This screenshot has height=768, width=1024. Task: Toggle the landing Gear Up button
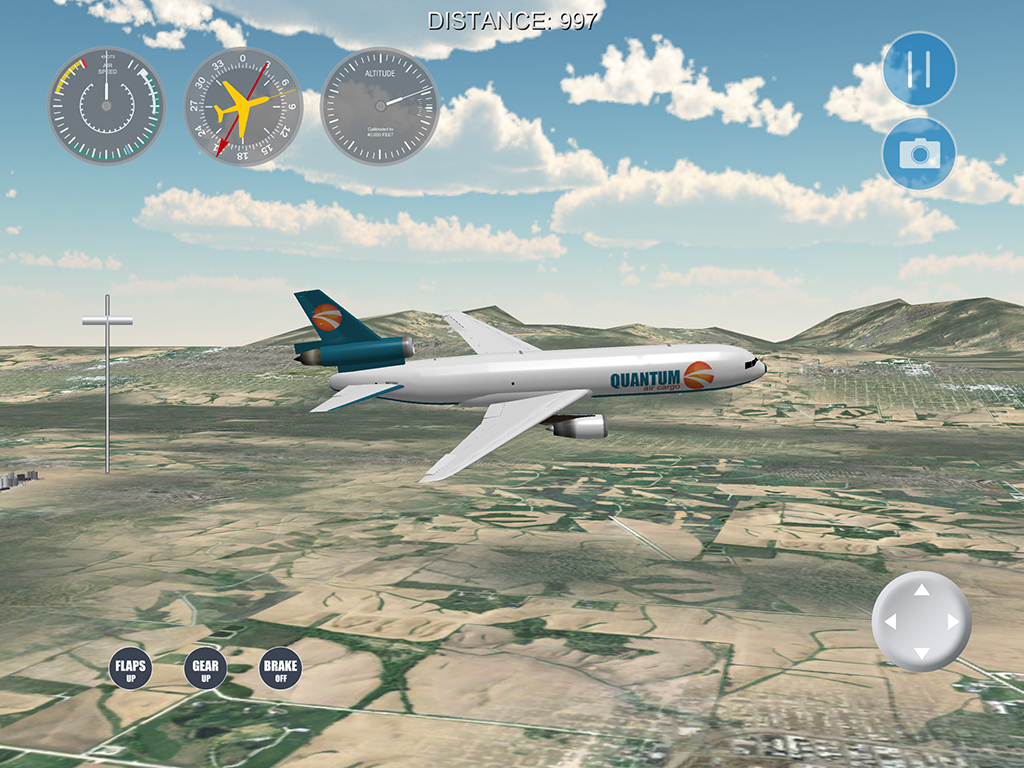(205, 669)
